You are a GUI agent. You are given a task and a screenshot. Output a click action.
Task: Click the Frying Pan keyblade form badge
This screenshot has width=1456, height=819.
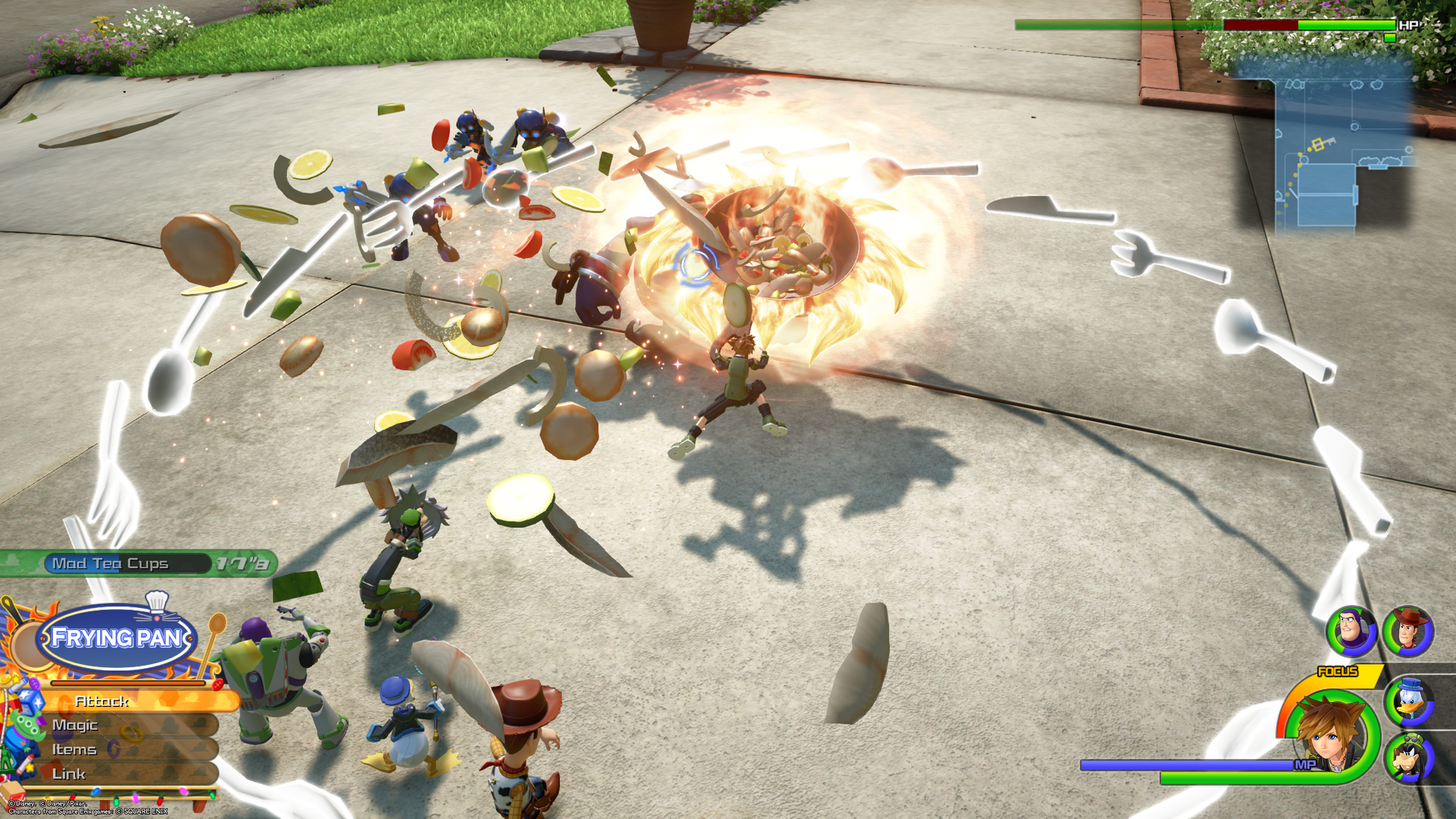[x=116, y=637]
